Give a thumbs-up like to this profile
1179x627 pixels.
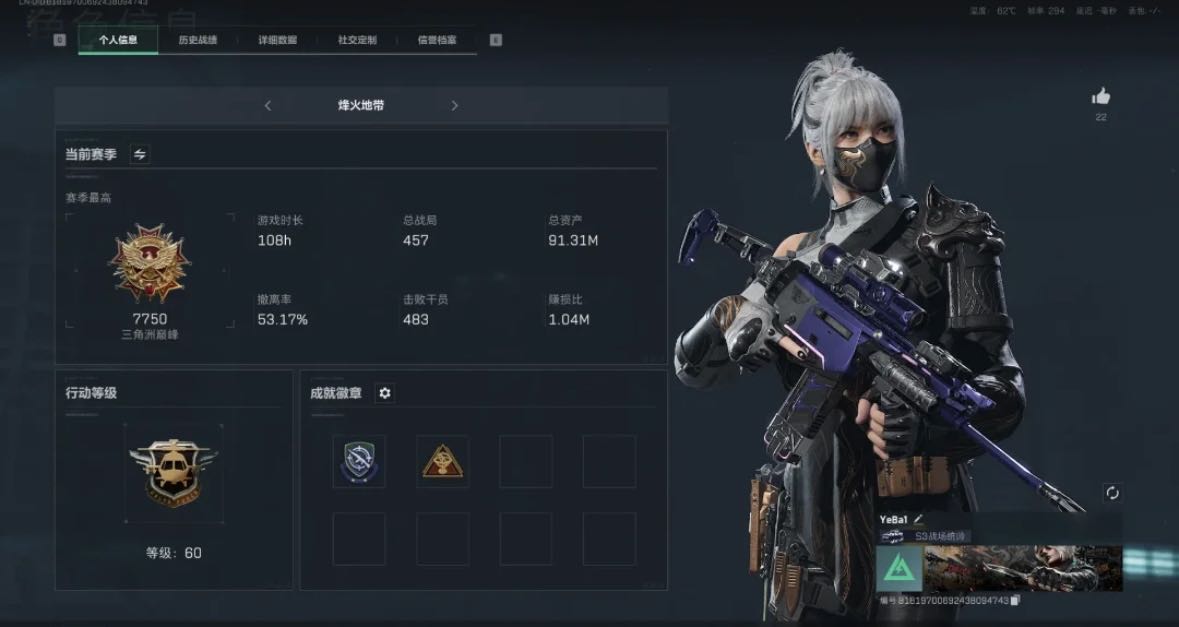coord(1101,97)
